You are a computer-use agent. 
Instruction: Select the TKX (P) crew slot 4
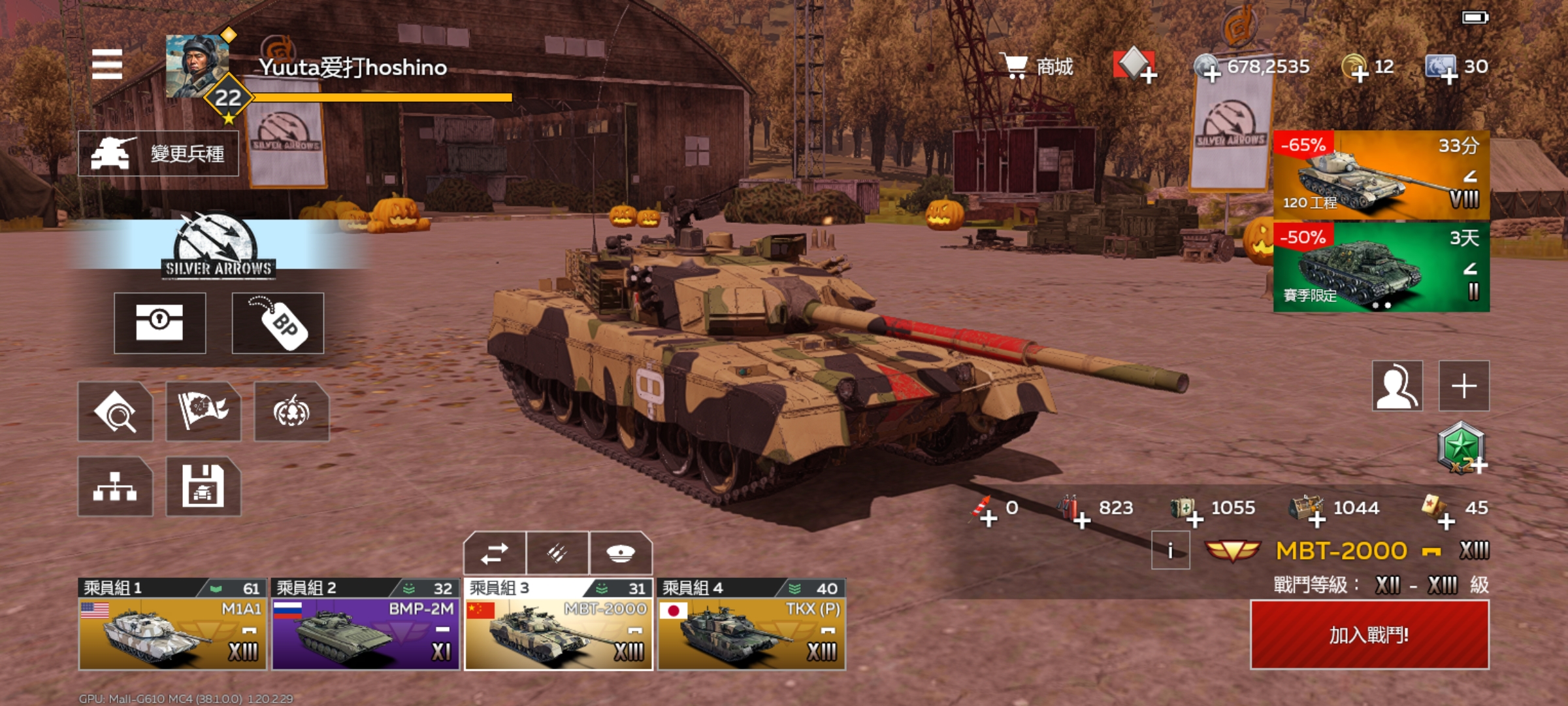(x=751, y=626)
